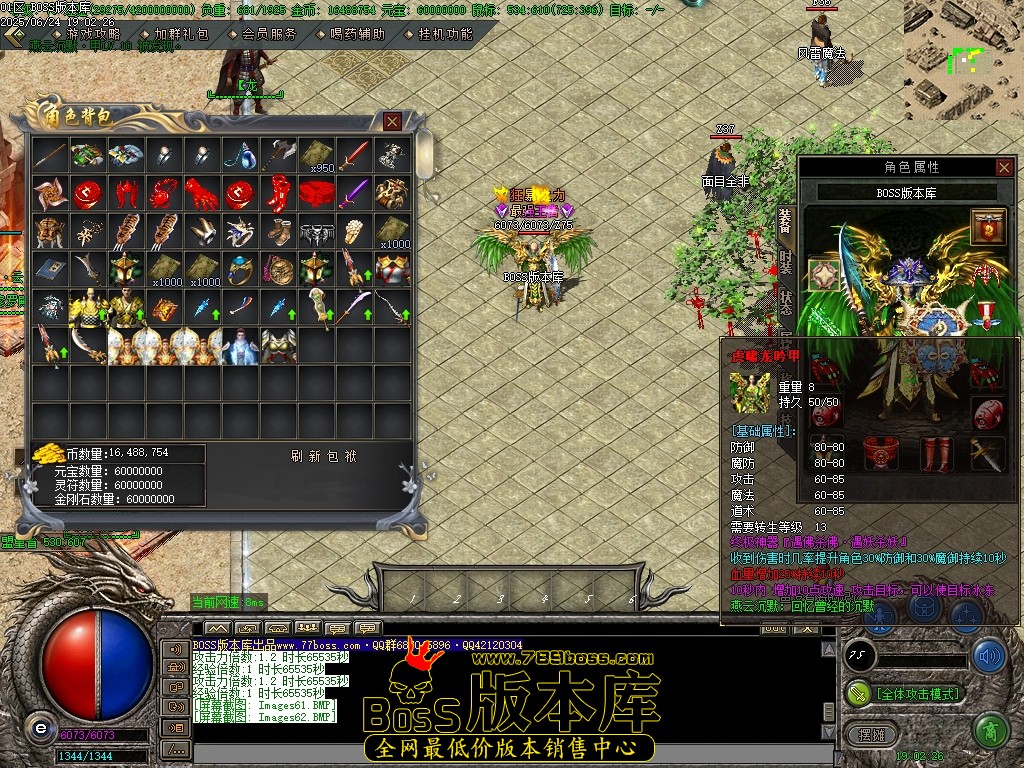Switch to the 状态 status tab
Viewport: 1024px width, 768px height.
[x=785, y=304]
